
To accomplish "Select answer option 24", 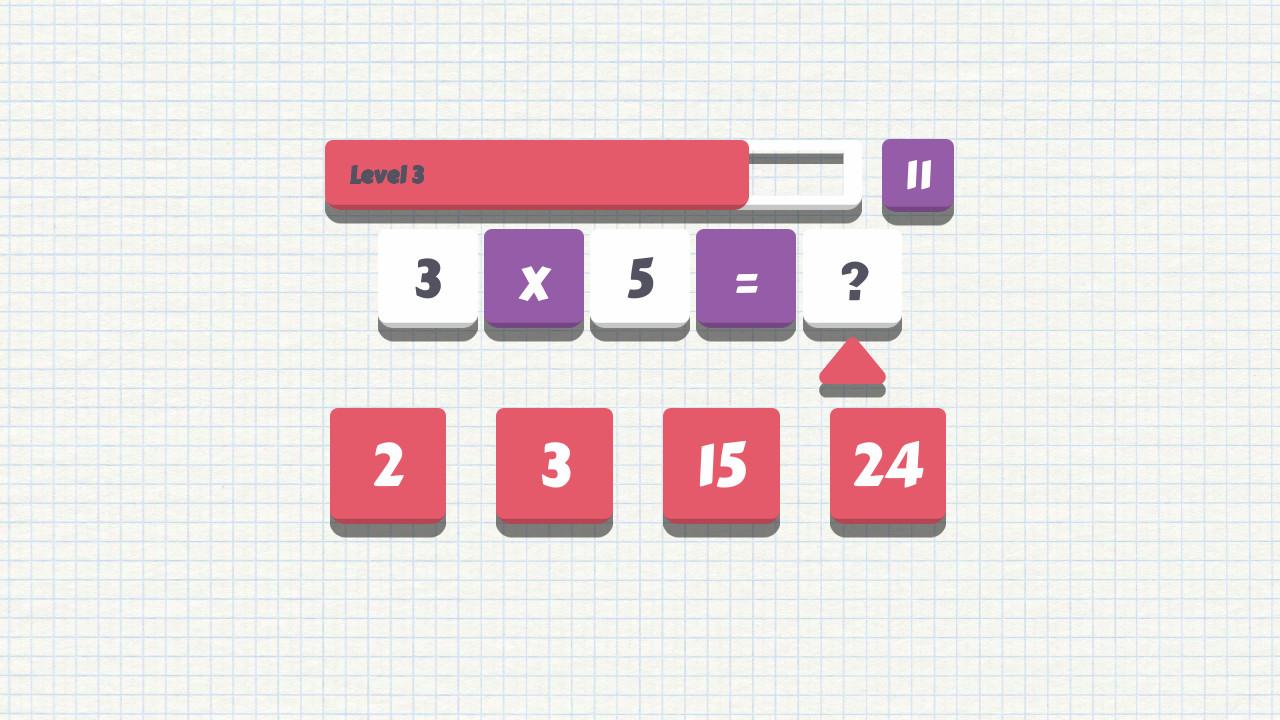I will click(x=887, y=464).
